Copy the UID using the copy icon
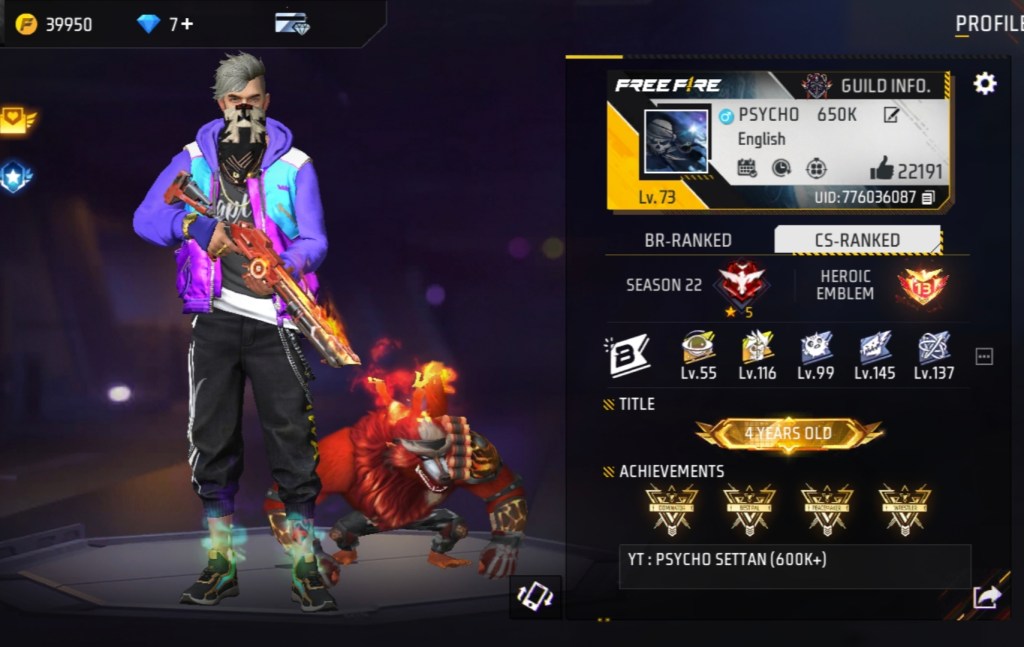The width and height of the screenshot is (1024, 647). coord(929,197)
